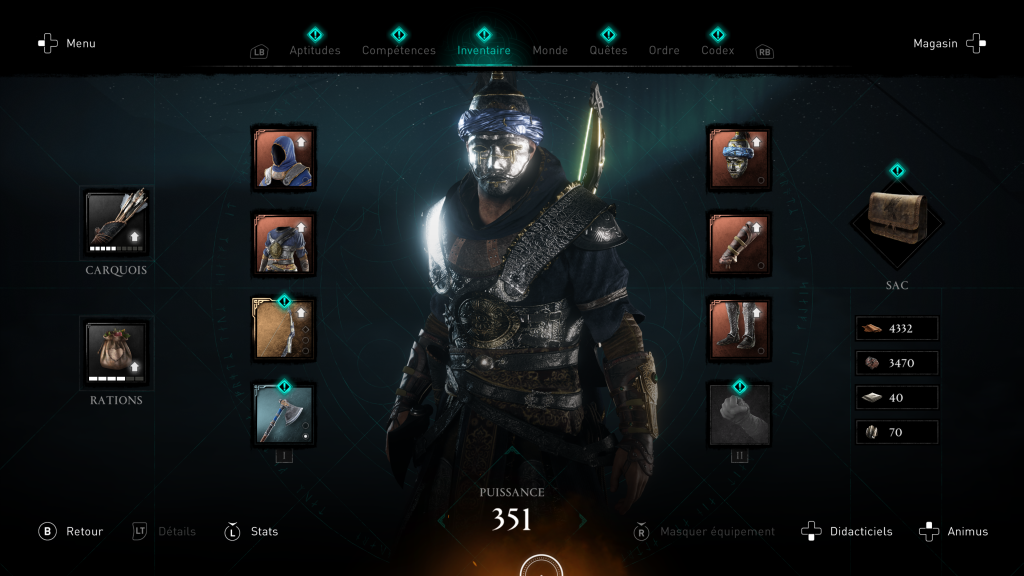Click the turbaned mask helmet slot
1024x576 pixels.
739,158
